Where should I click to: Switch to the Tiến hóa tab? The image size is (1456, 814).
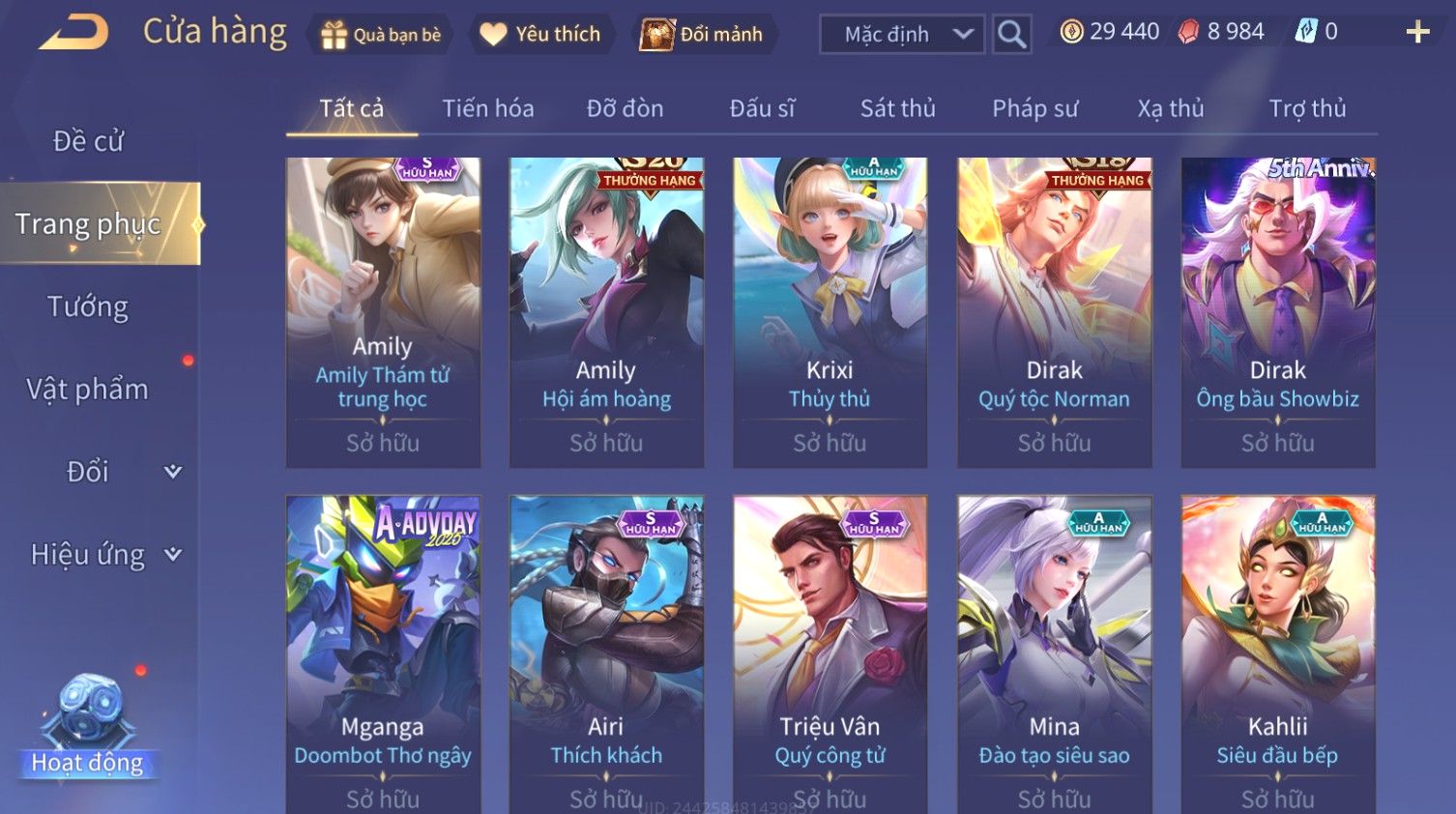[x=487, y=108]
